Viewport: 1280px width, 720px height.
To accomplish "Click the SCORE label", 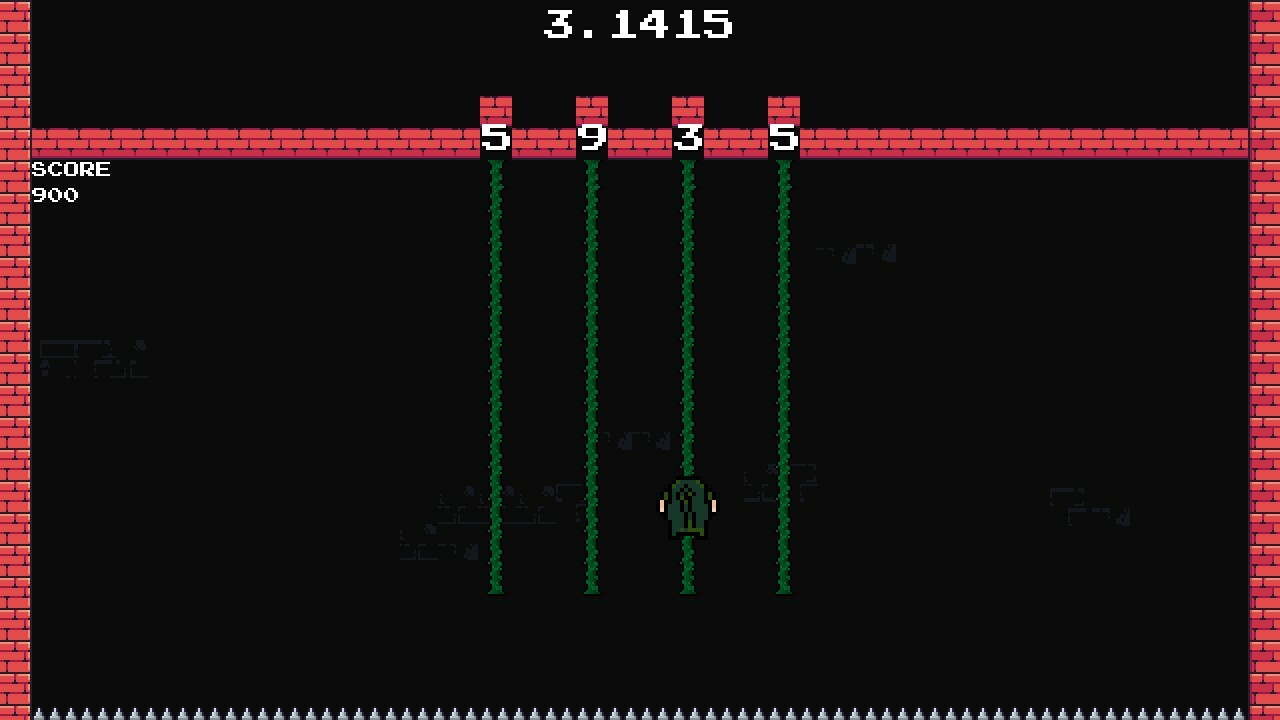I will [70, 169].
